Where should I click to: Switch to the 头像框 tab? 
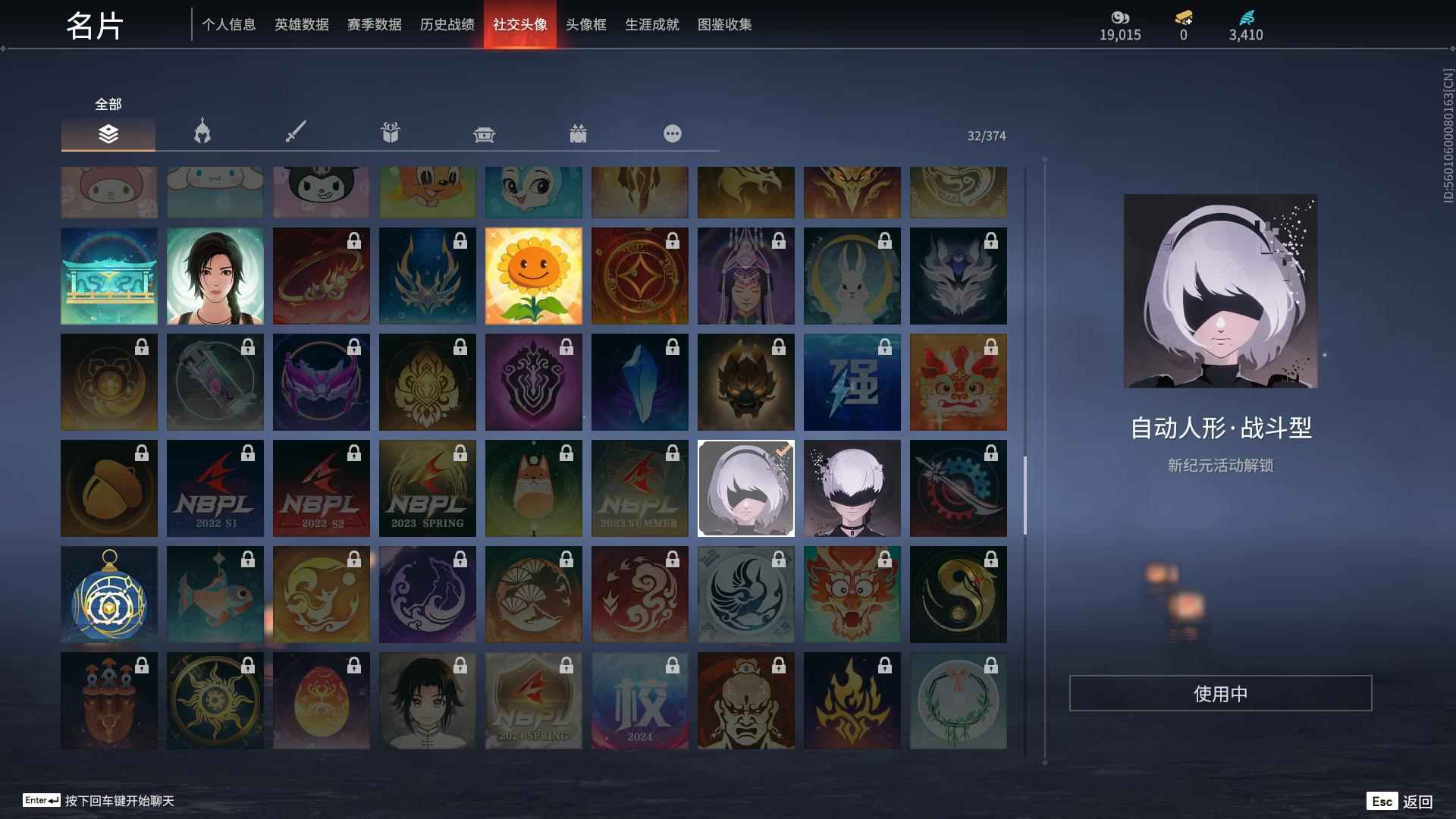585,24
